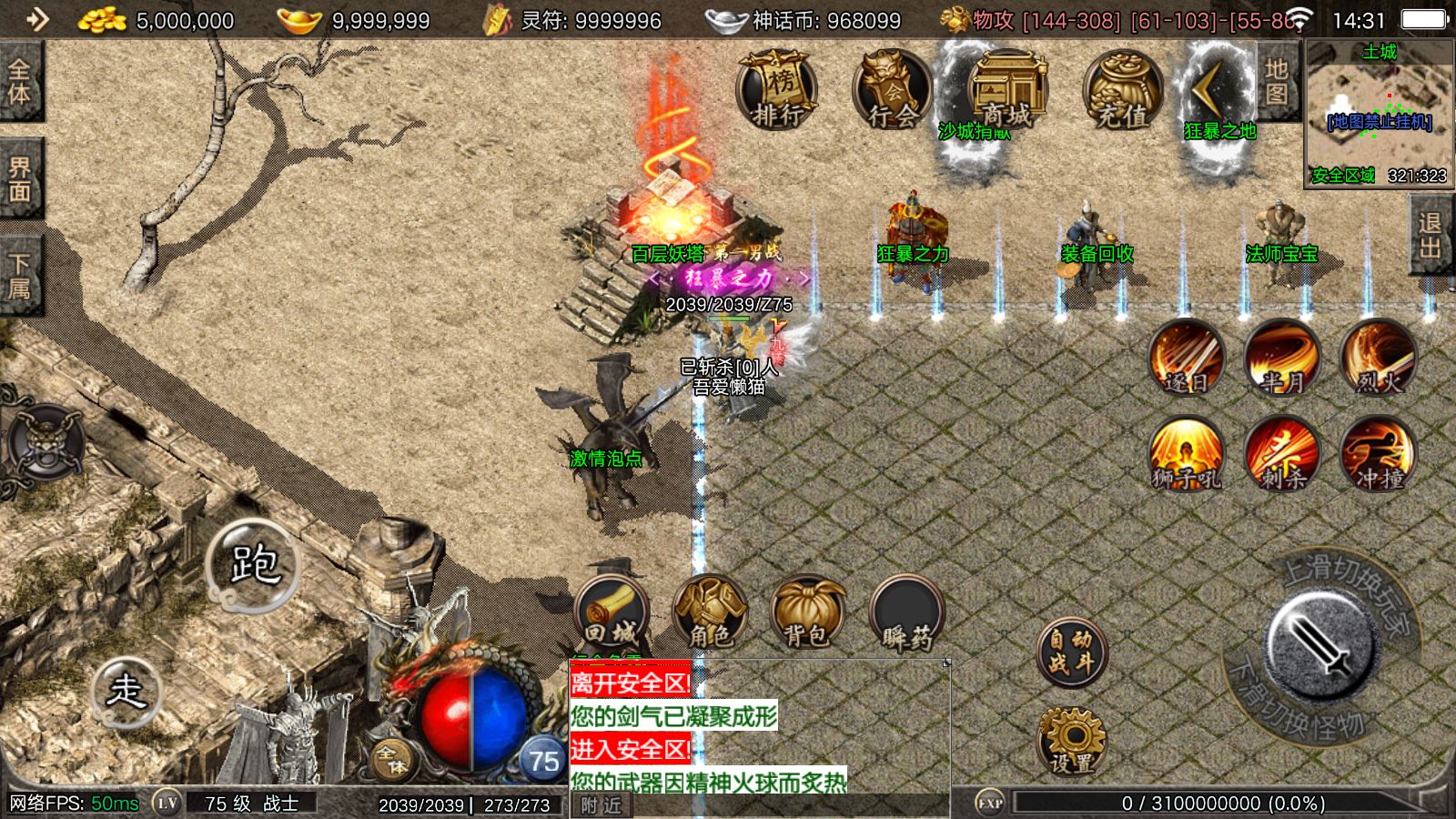Use the 刺杀 skill
The height and width of the screenshot is (819, 1456).
pos(1282,454)
